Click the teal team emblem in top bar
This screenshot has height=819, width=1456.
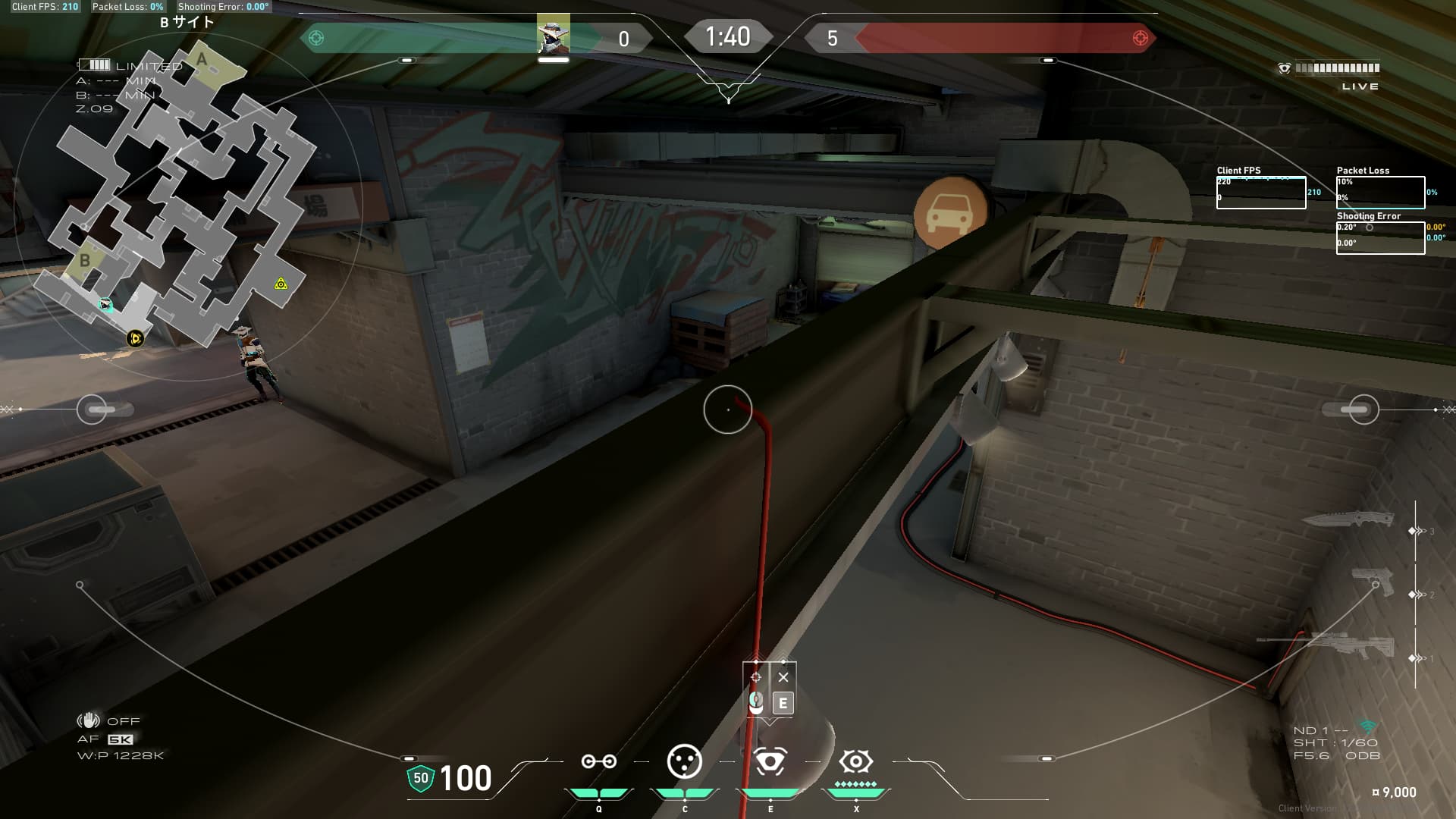pyautogui.click(x=316, y=38)
